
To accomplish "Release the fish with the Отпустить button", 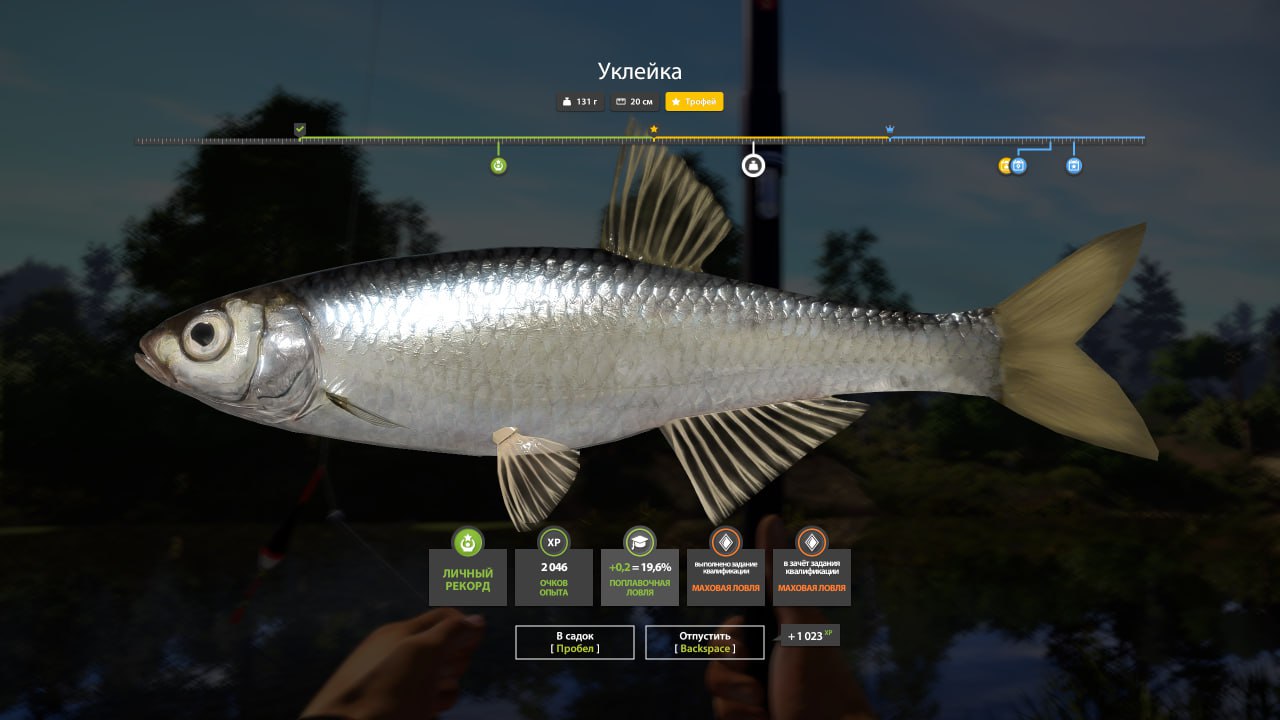I will click(705, 642).
